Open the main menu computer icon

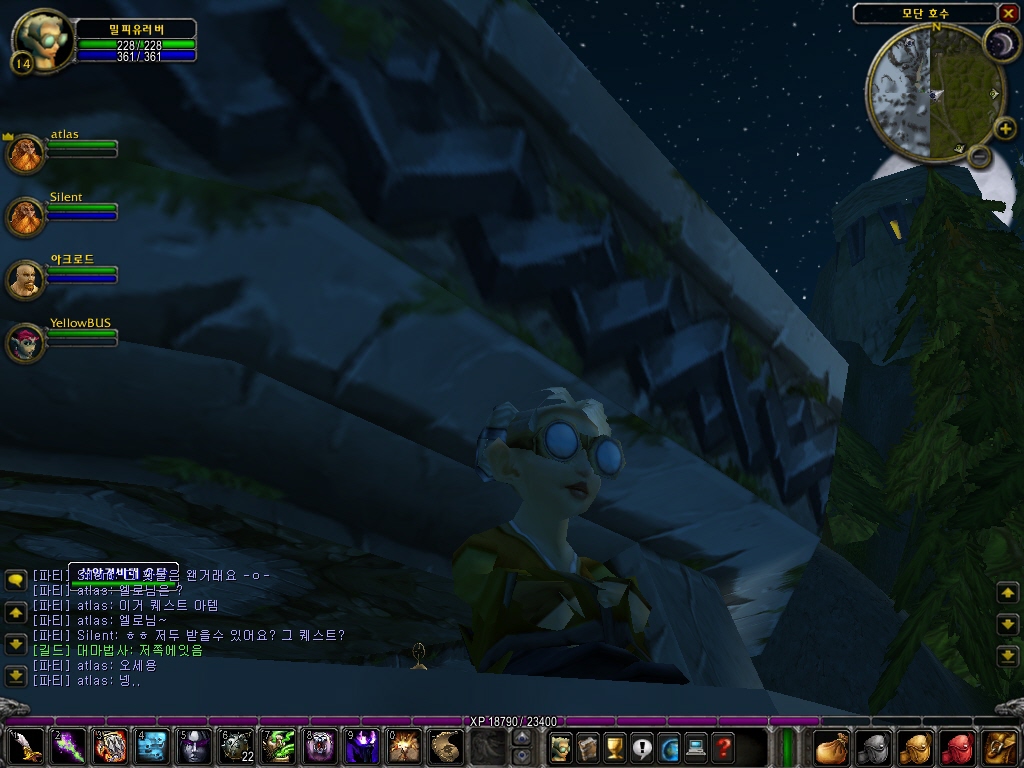pyautogui.click(x=695, y=747)
